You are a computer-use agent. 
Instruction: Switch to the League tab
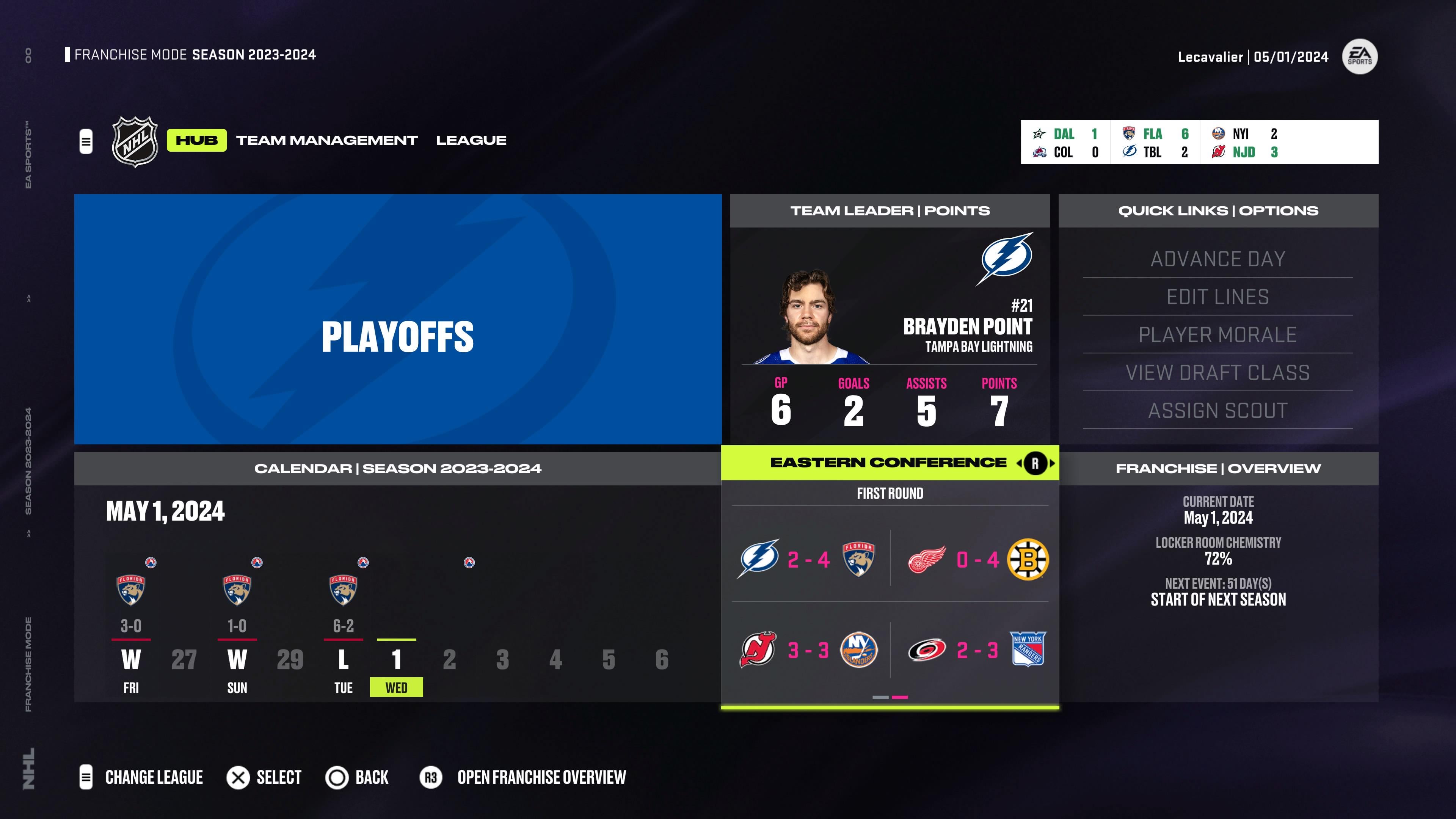point(471,140)
